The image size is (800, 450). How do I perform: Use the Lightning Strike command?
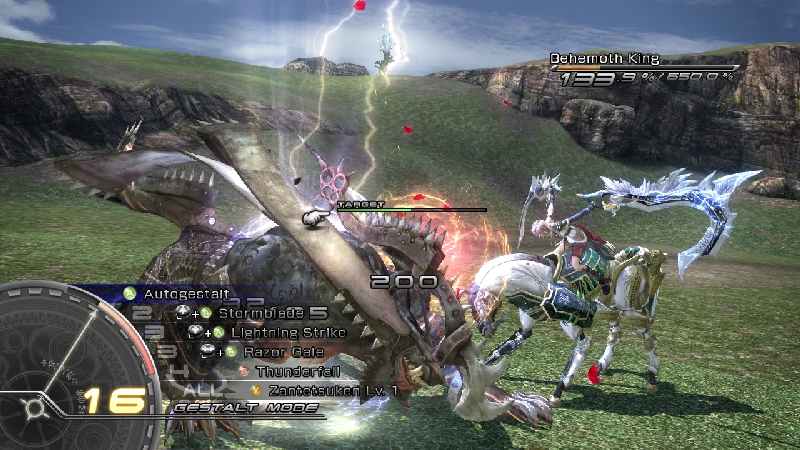(x=287, y=332)
